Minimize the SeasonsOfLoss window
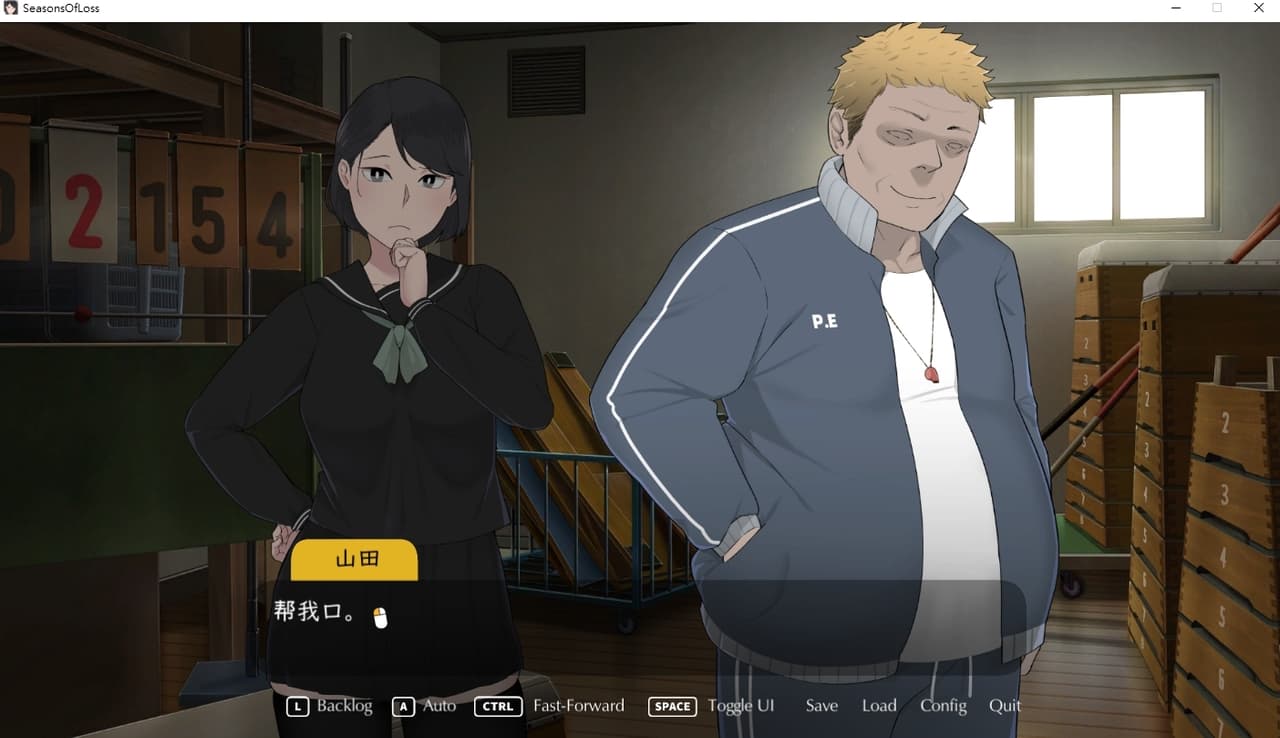Screen dimensions: 1280x738 [1176, 8]
